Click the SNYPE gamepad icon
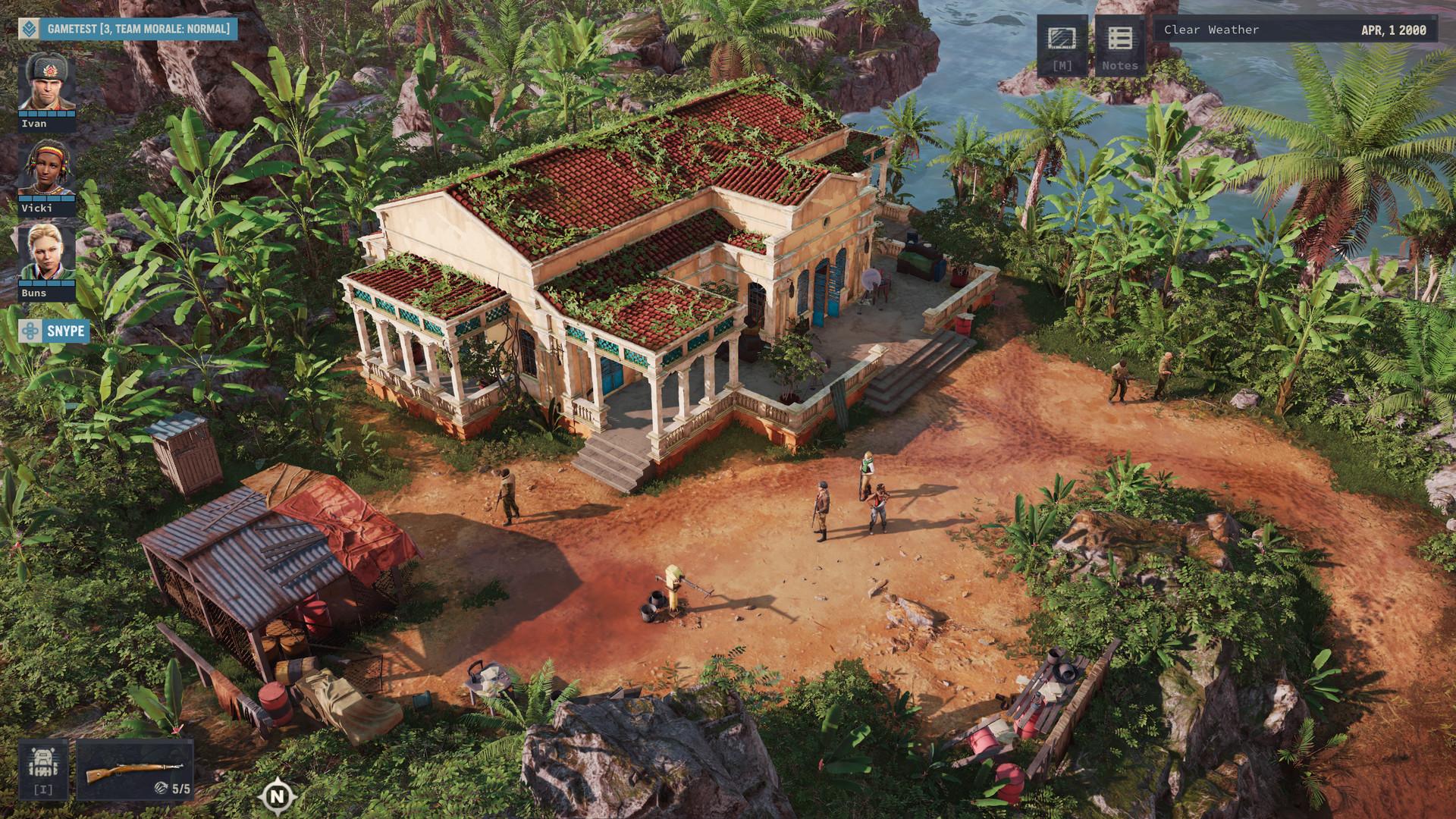Viewport: 1456px width, 819px height. tap(29, 331)
